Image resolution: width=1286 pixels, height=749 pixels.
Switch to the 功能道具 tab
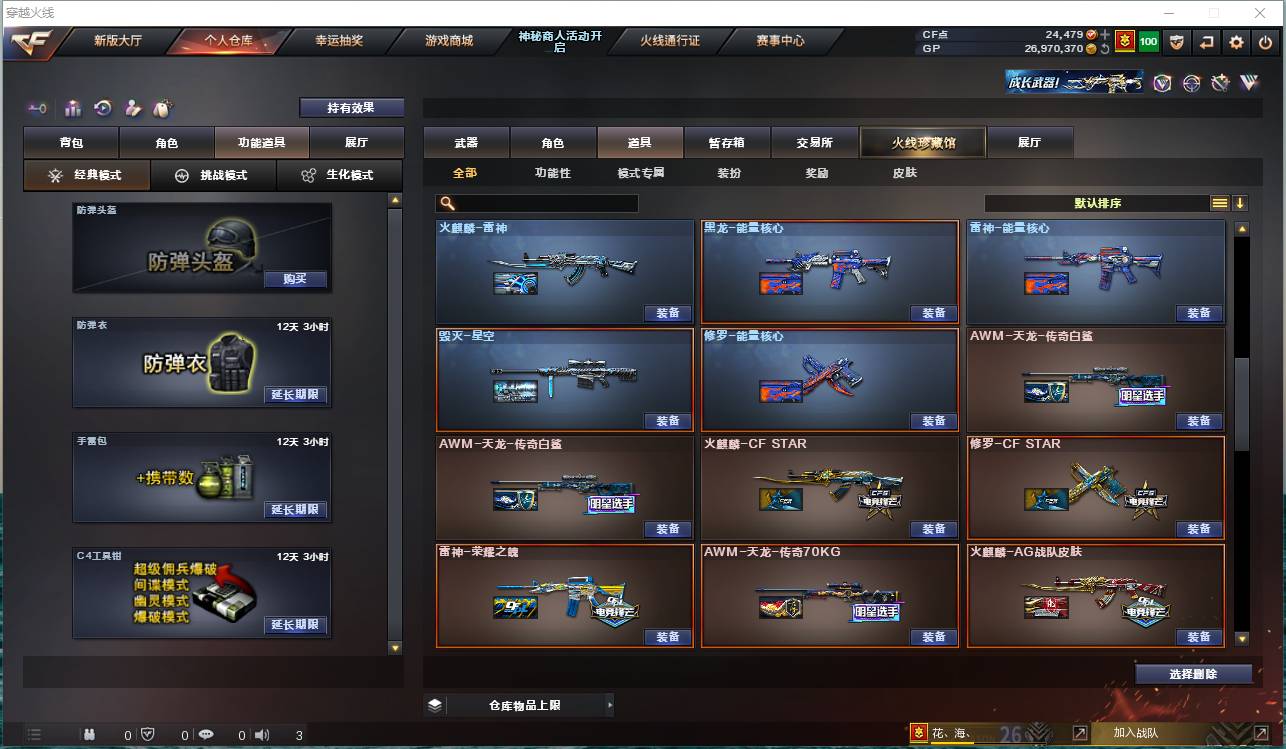click(x=262, y=142)
